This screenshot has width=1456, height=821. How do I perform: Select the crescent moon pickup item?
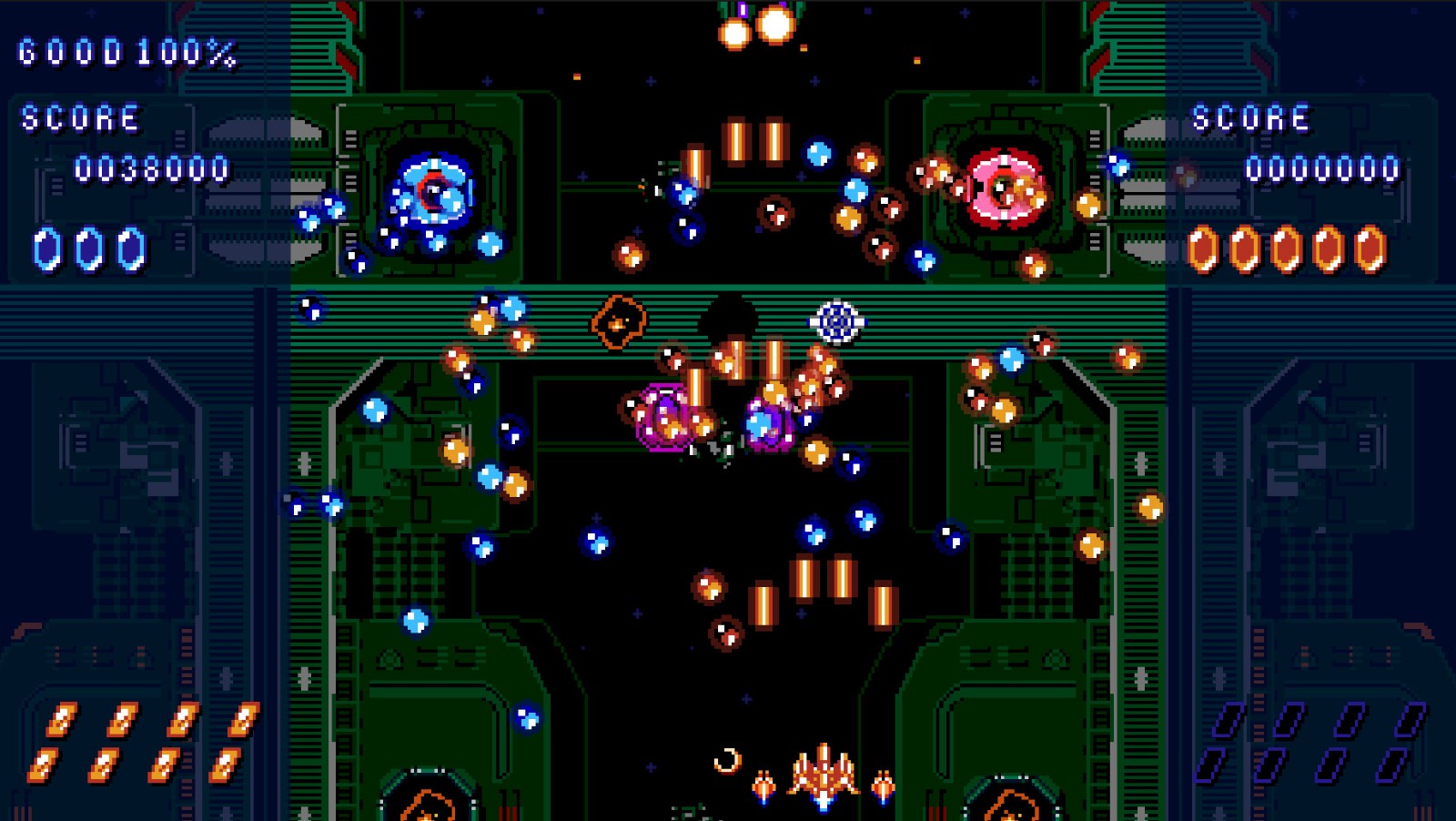(728, 761)
